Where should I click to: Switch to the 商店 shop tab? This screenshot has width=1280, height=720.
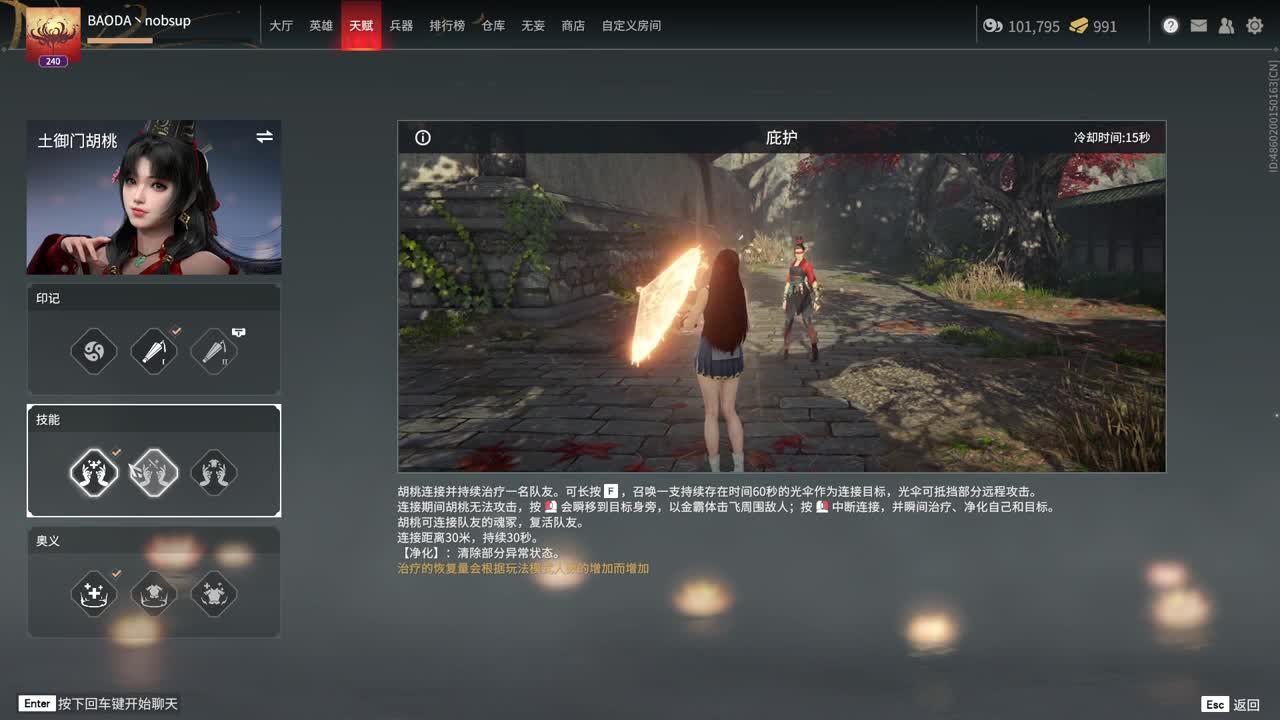tap(572, 26)
